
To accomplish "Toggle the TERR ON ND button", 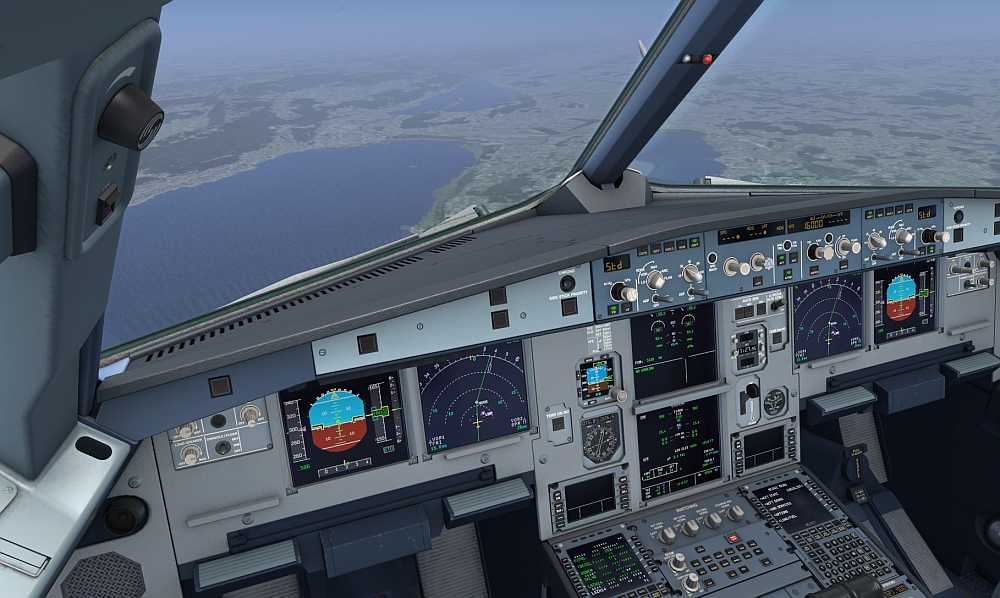I will pos(556,424).
